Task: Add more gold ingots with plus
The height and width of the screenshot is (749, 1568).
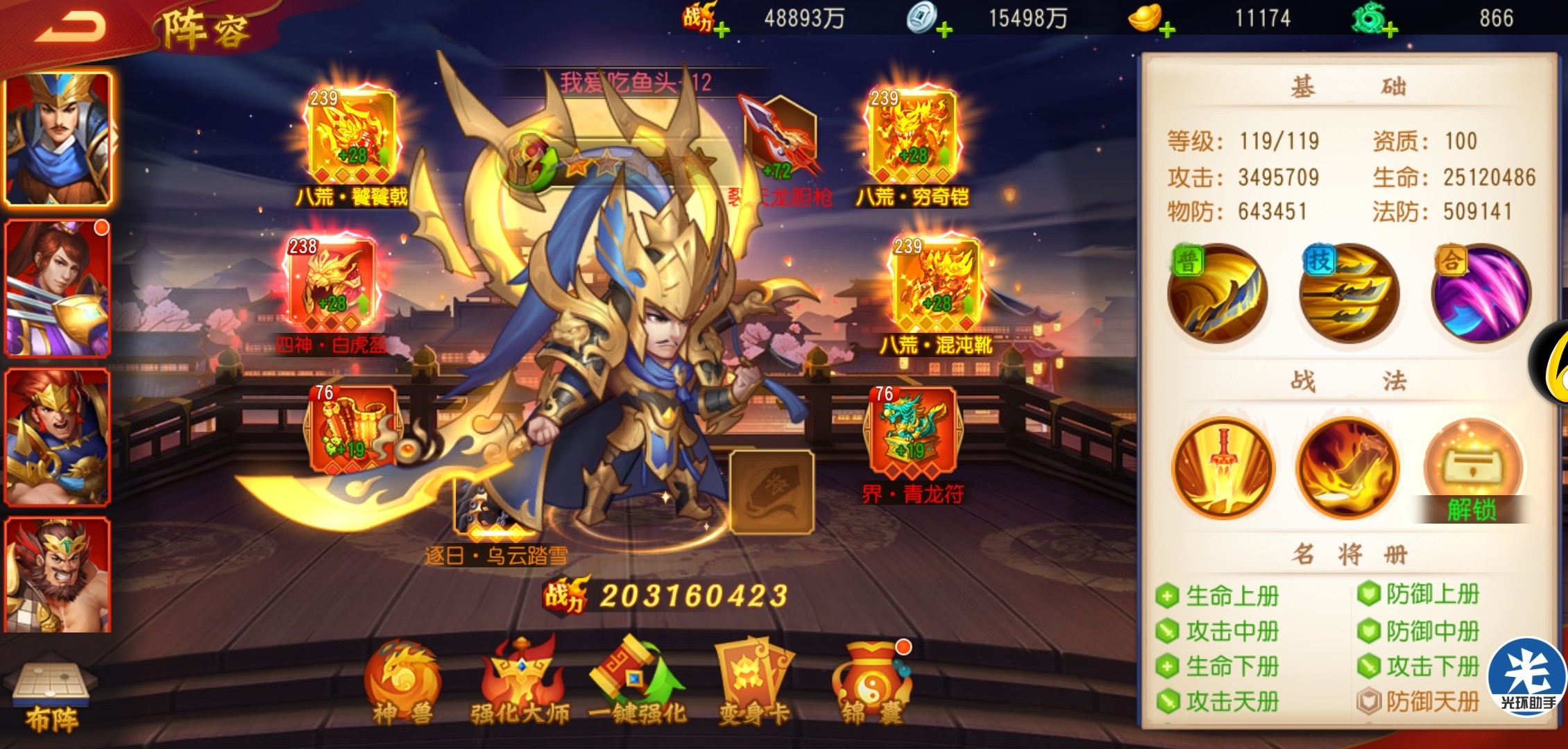Action: (x=1167, y=29)
